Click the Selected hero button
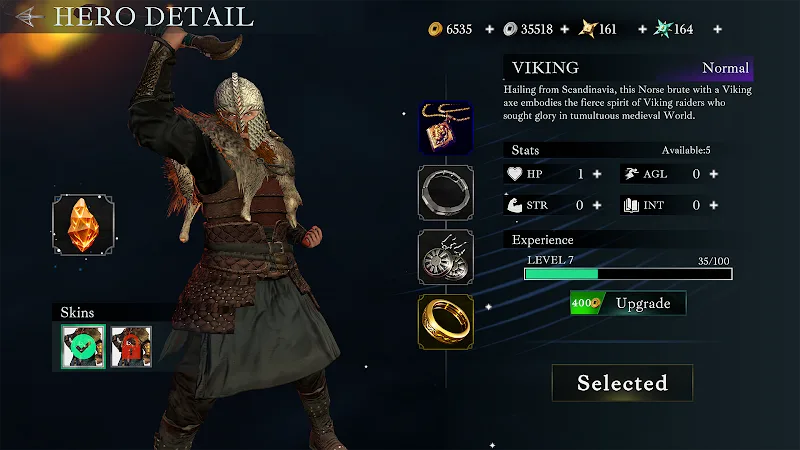Screen dimensions: 800x450 622,383
